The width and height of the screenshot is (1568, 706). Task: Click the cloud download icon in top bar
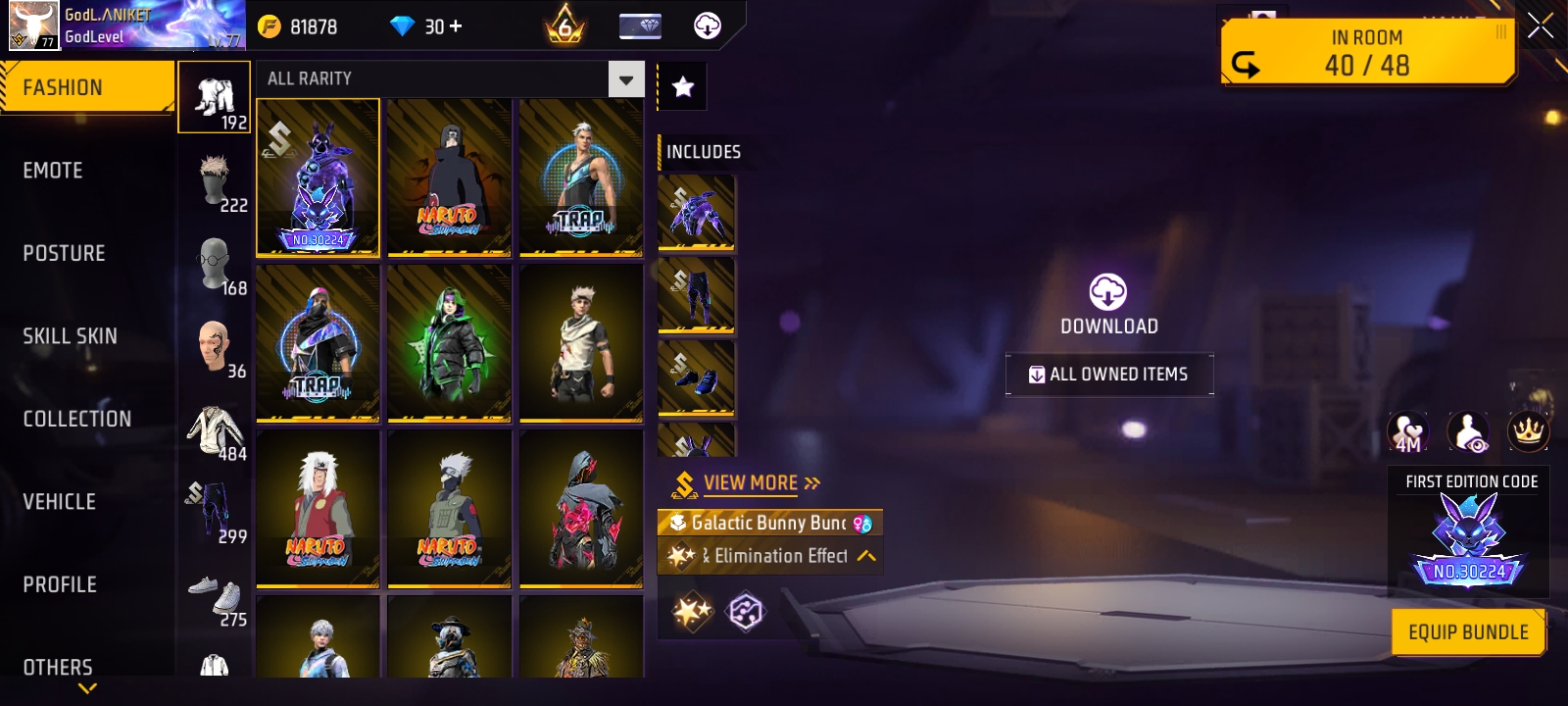tap(708, 25)
